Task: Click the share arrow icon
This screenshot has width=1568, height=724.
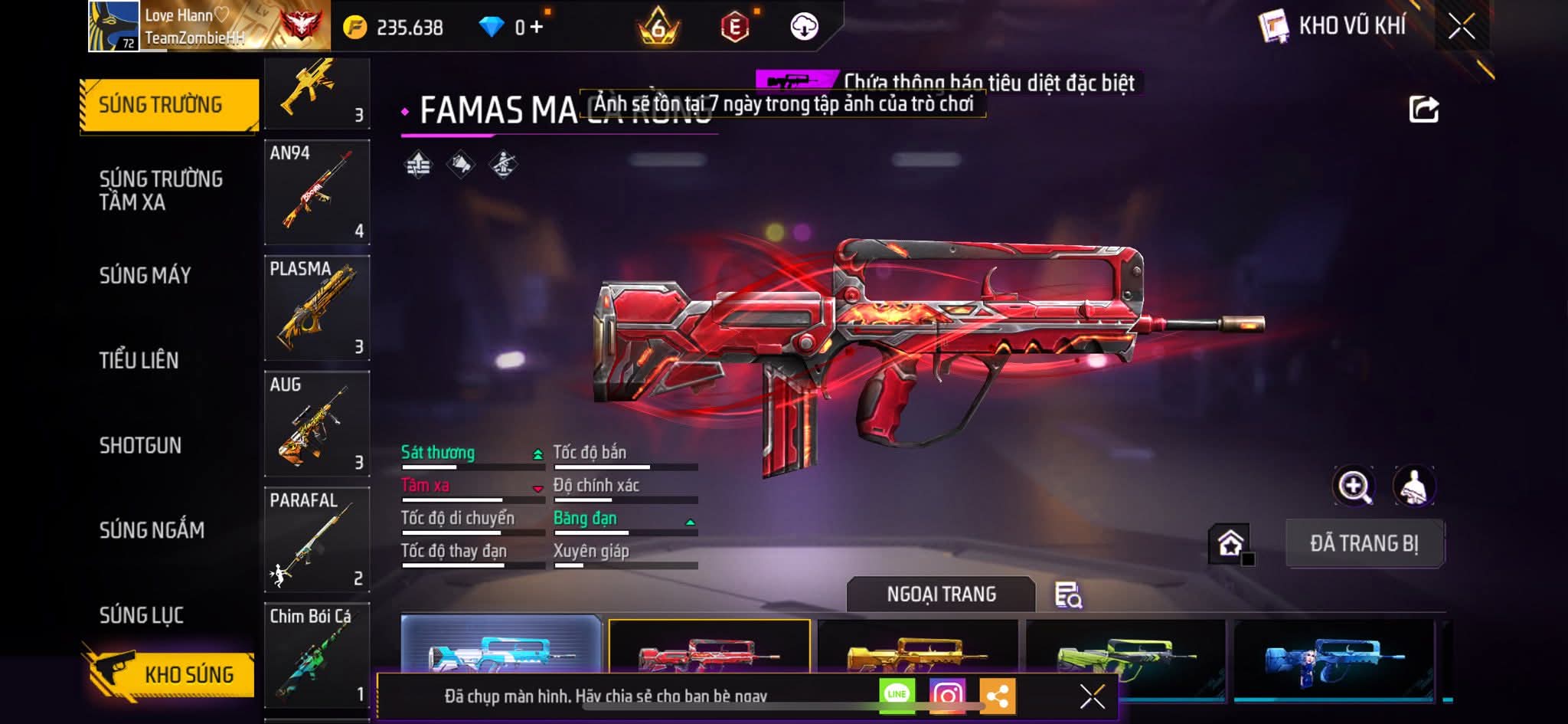Action: coord(1423,110)
